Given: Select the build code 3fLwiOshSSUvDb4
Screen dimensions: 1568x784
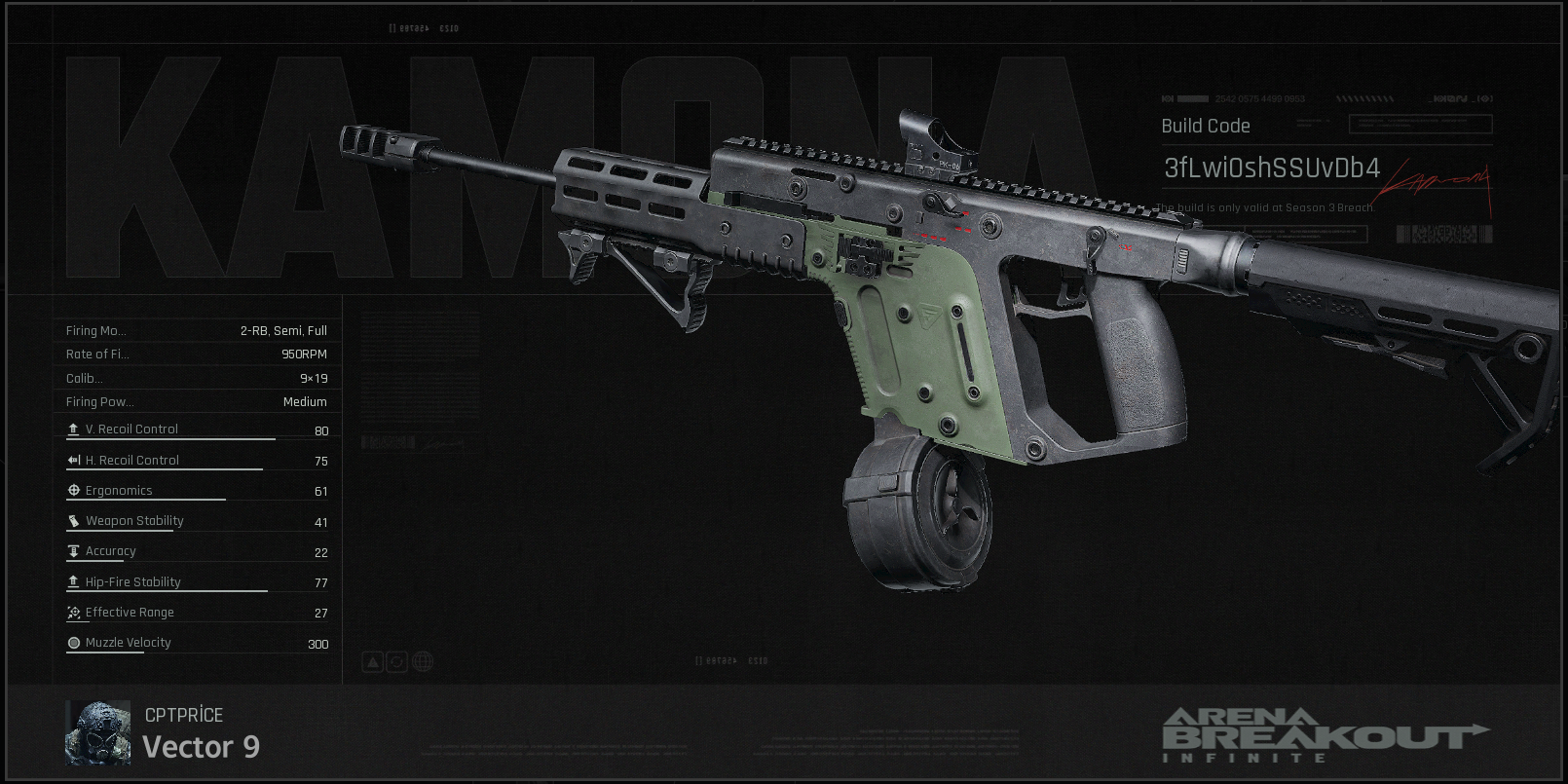Looking at the screenshot, I should pyautogui.click(x=1272, y=168).
